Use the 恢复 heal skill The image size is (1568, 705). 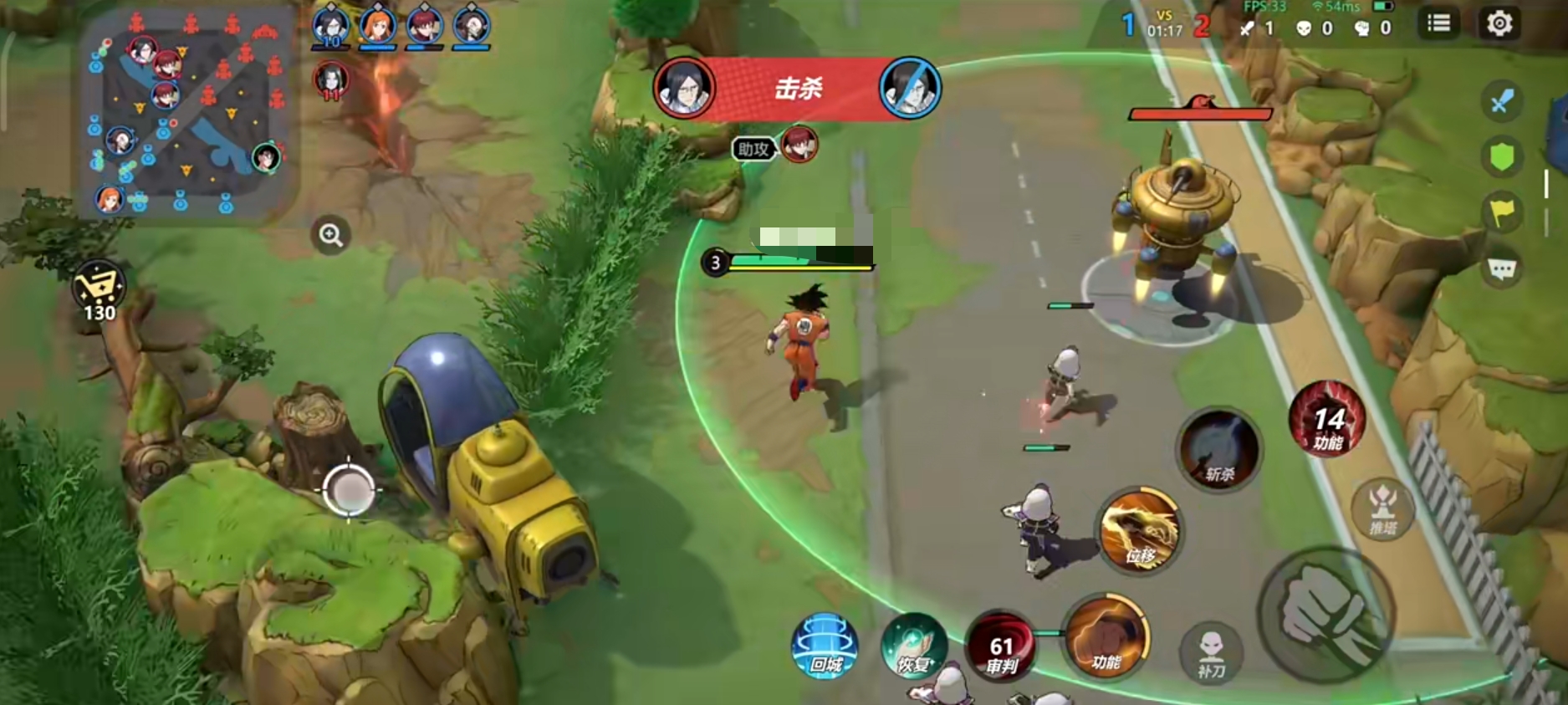913,646
